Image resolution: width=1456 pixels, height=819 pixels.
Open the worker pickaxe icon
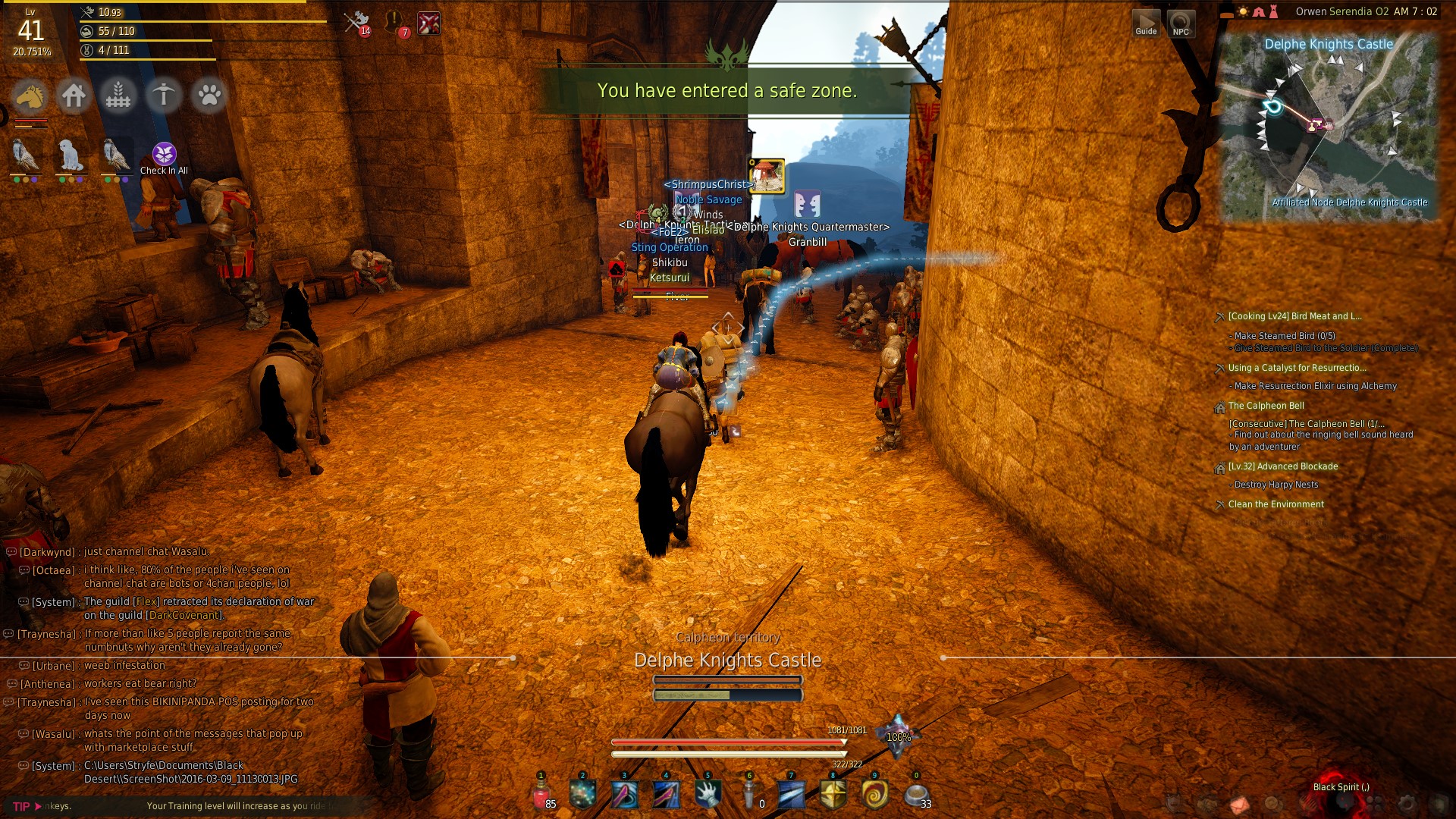[x=164, y=96]
